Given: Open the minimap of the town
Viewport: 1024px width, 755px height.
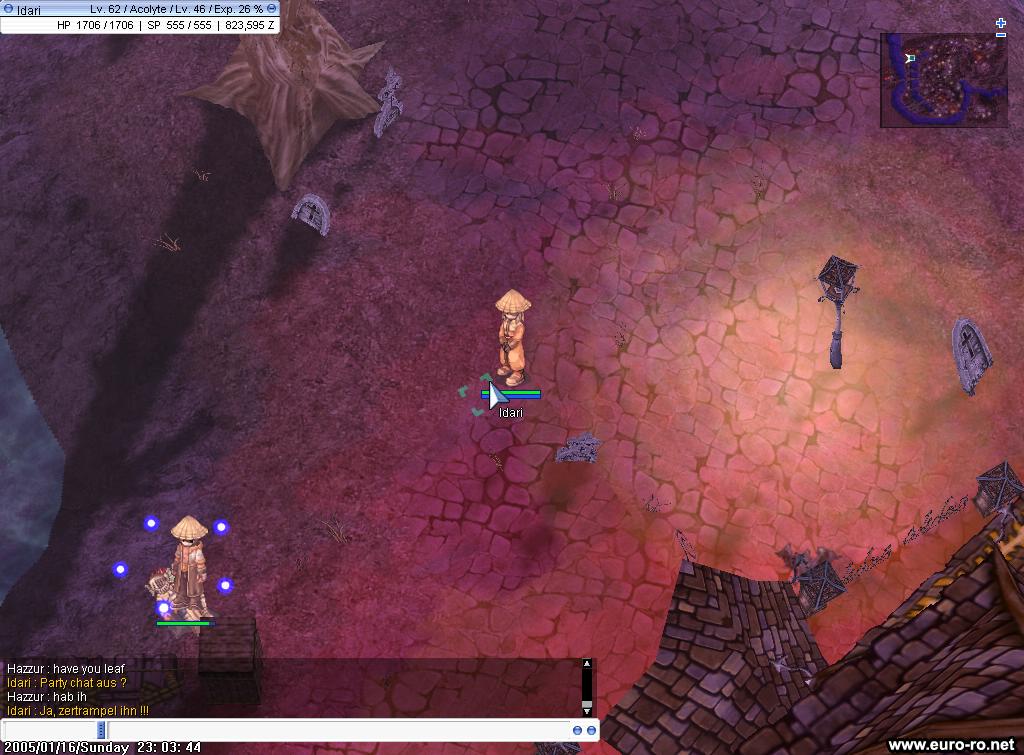Looking at the screenshot, I should 943,80.
